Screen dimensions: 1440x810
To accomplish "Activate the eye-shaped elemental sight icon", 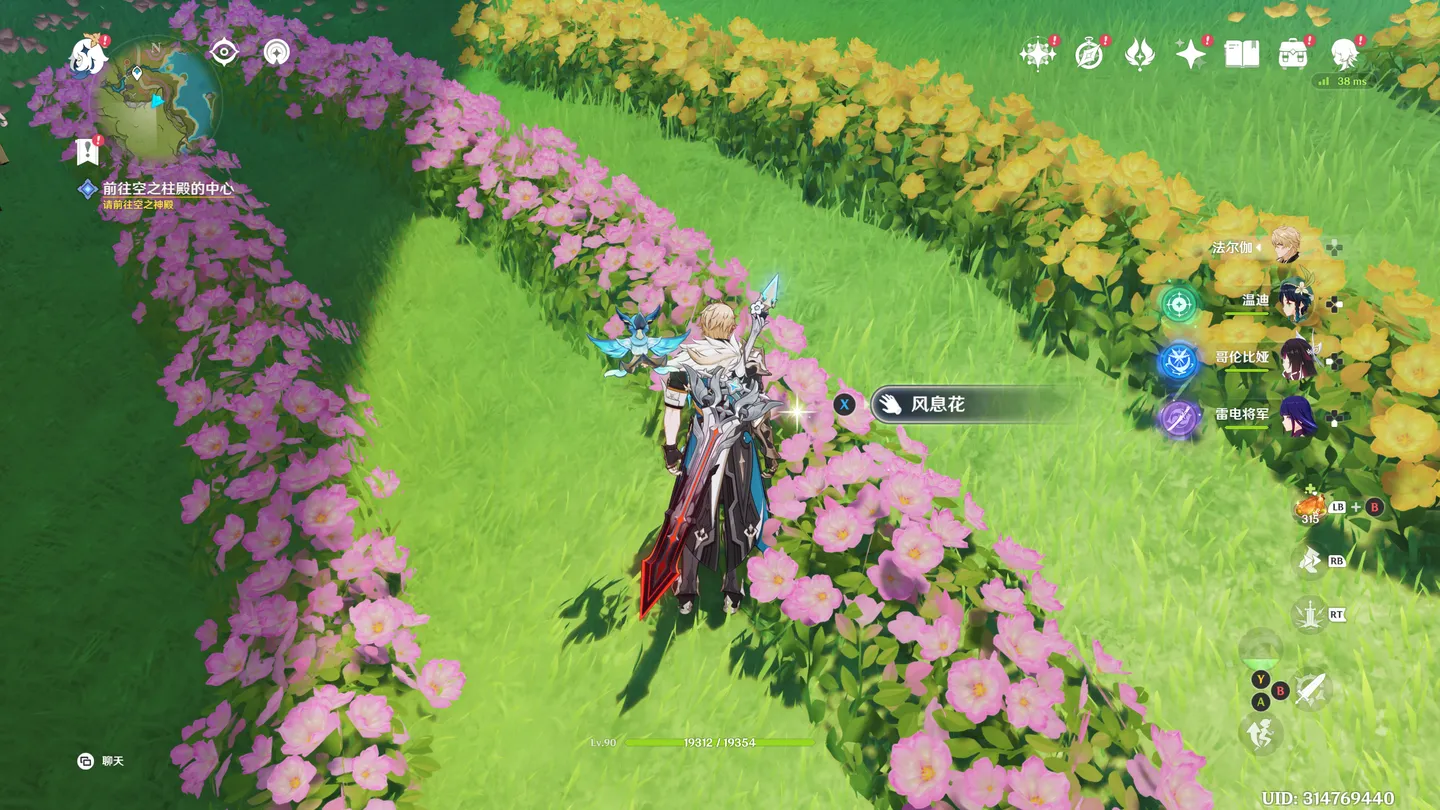I will point(225,52).
